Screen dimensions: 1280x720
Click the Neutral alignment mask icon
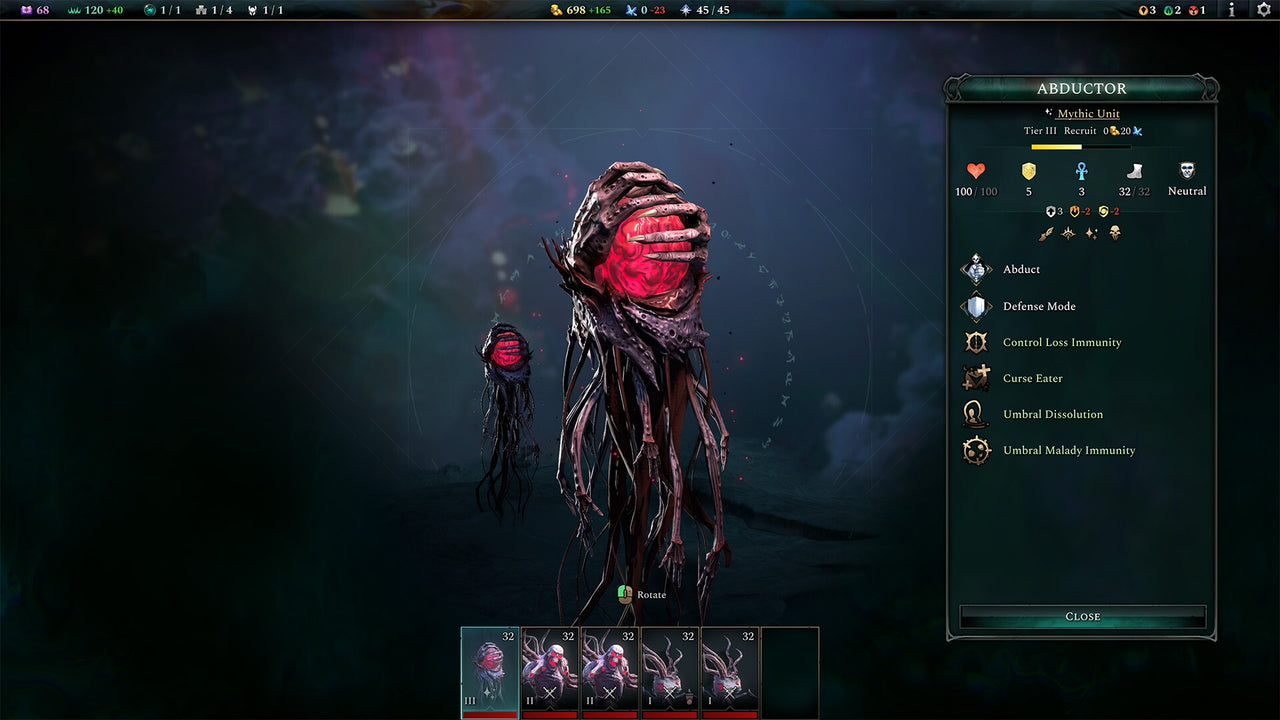[x=1186, y=168]
